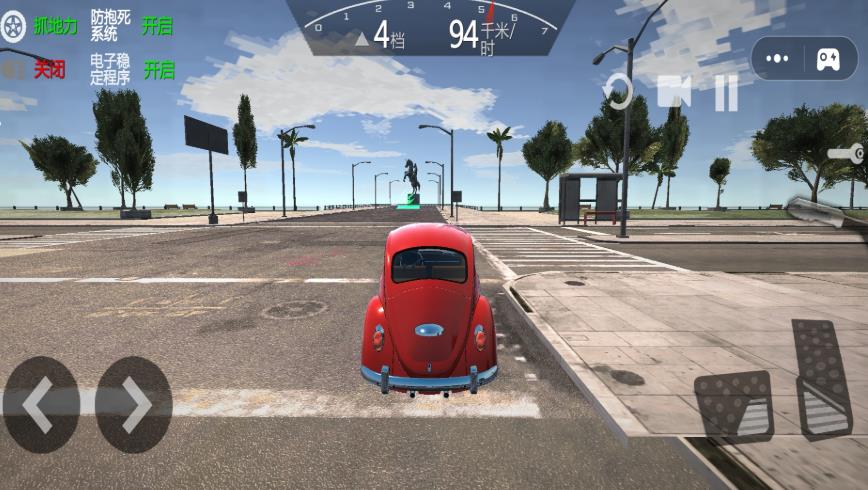Pause the game

point(725,93)
